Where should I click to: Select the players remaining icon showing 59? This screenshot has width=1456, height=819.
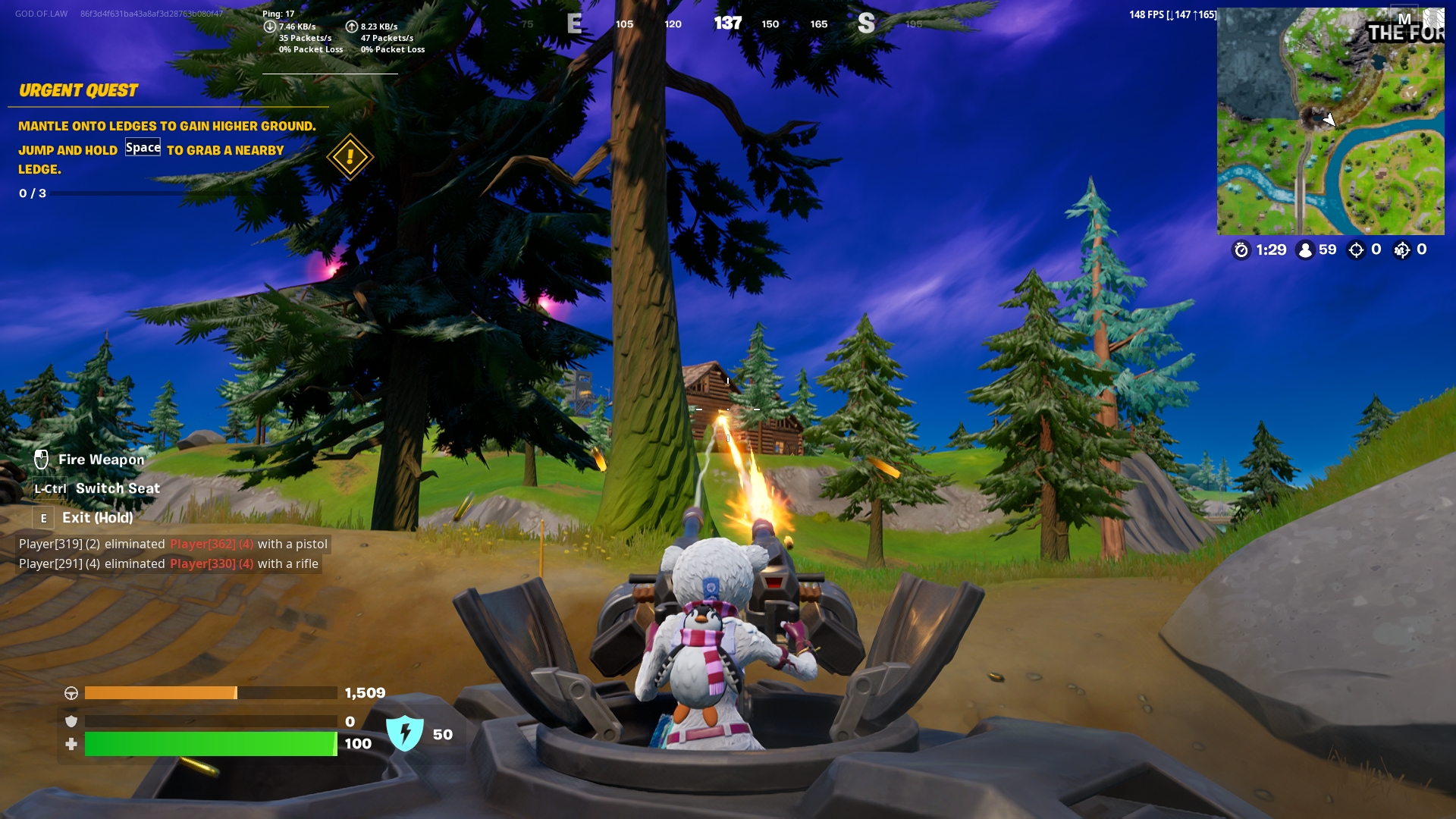tap(1305, 250)
